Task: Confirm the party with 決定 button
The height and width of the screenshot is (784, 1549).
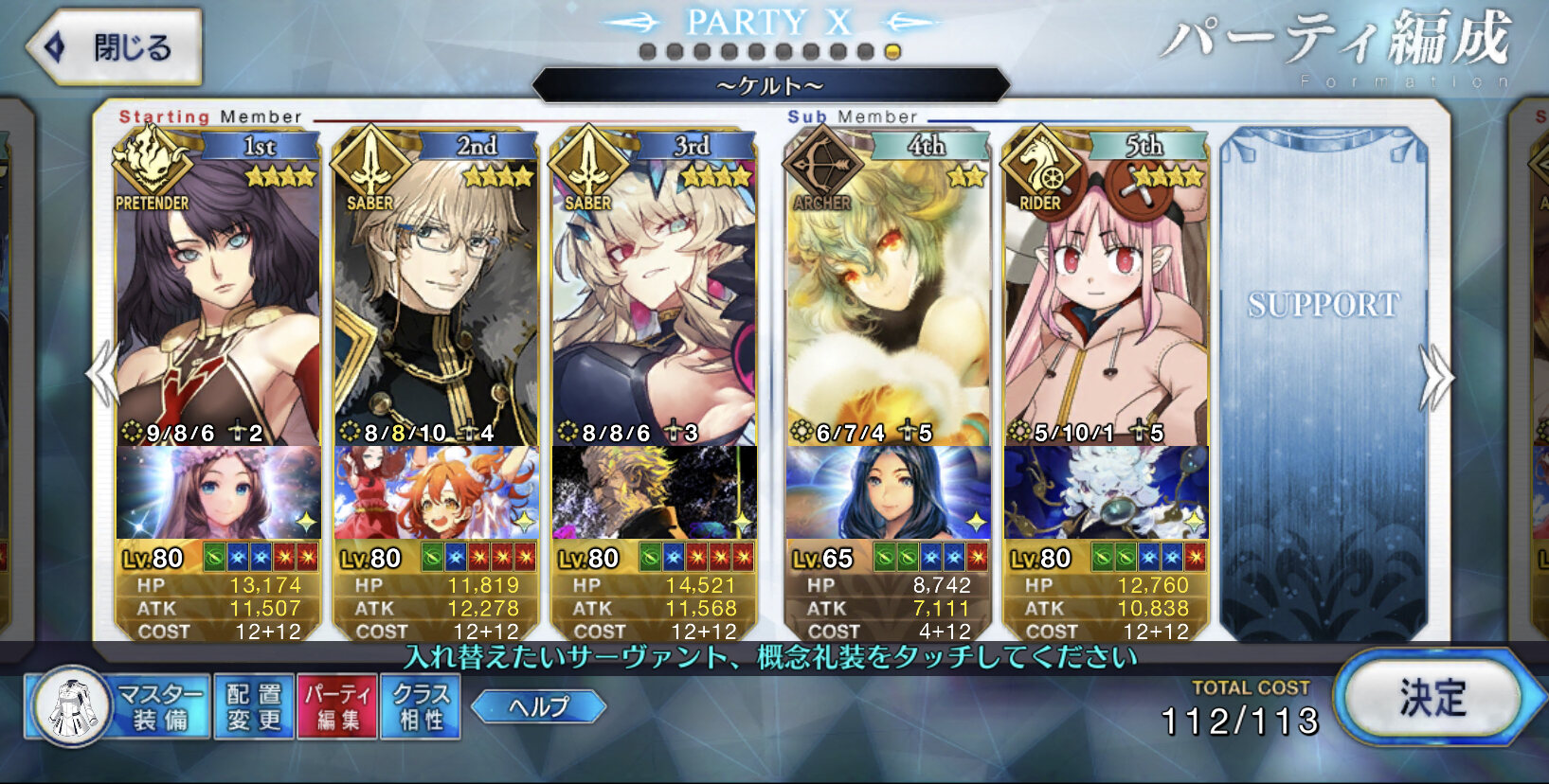Action: 1431,699
